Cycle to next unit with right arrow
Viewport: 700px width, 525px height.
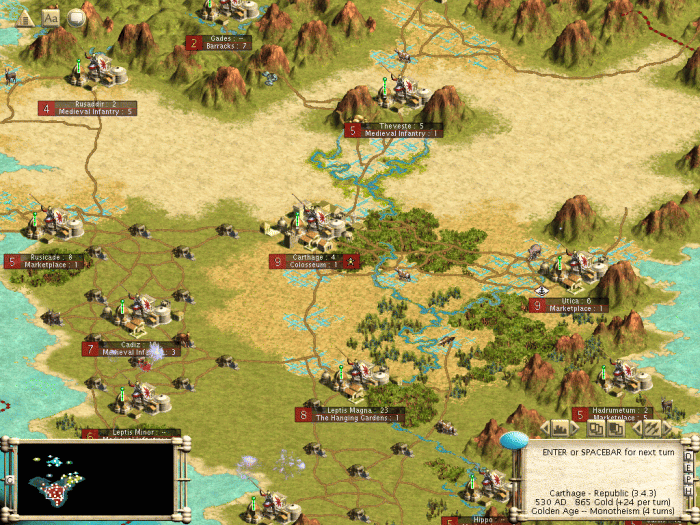click(667, 428)
